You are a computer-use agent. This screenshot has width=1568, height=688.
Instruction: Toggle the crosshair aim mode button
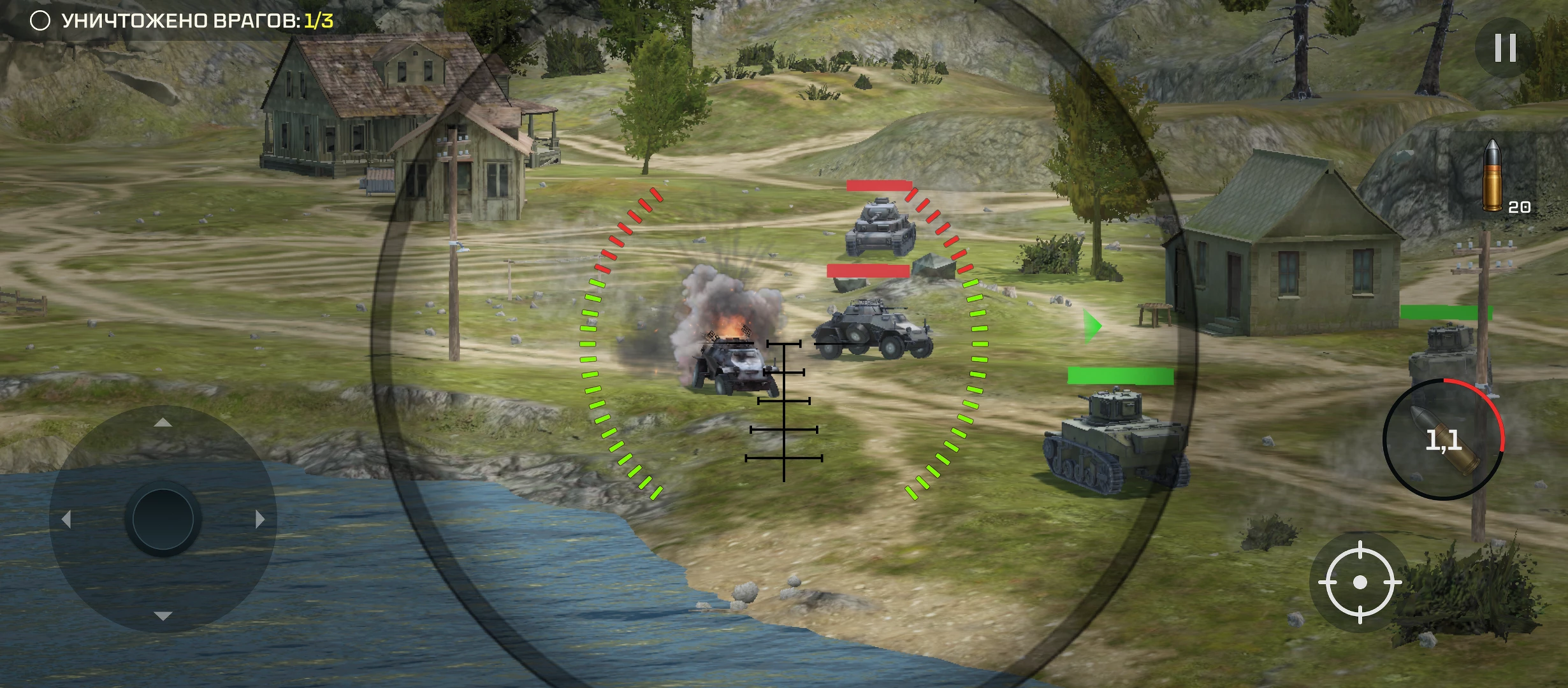point(1359,582)
